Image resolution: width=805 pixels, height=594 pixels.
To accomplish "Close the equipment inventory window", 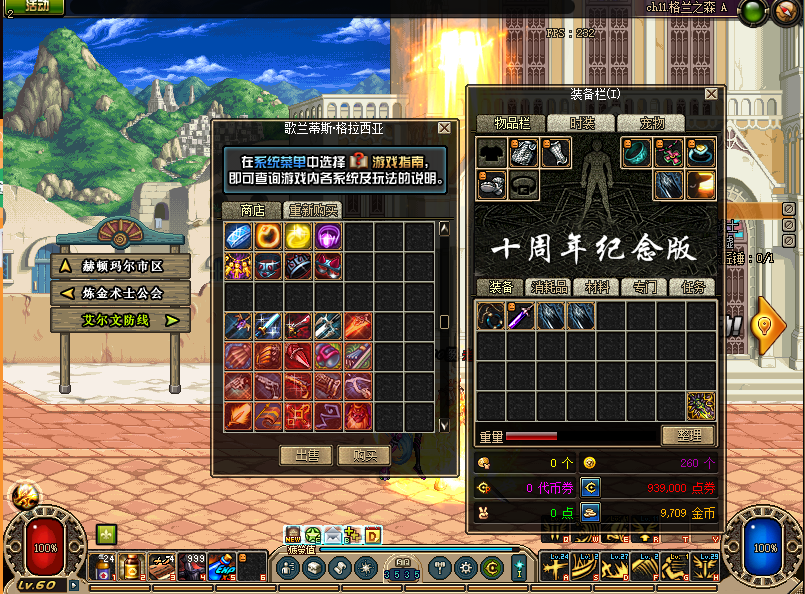I will 711,94.
